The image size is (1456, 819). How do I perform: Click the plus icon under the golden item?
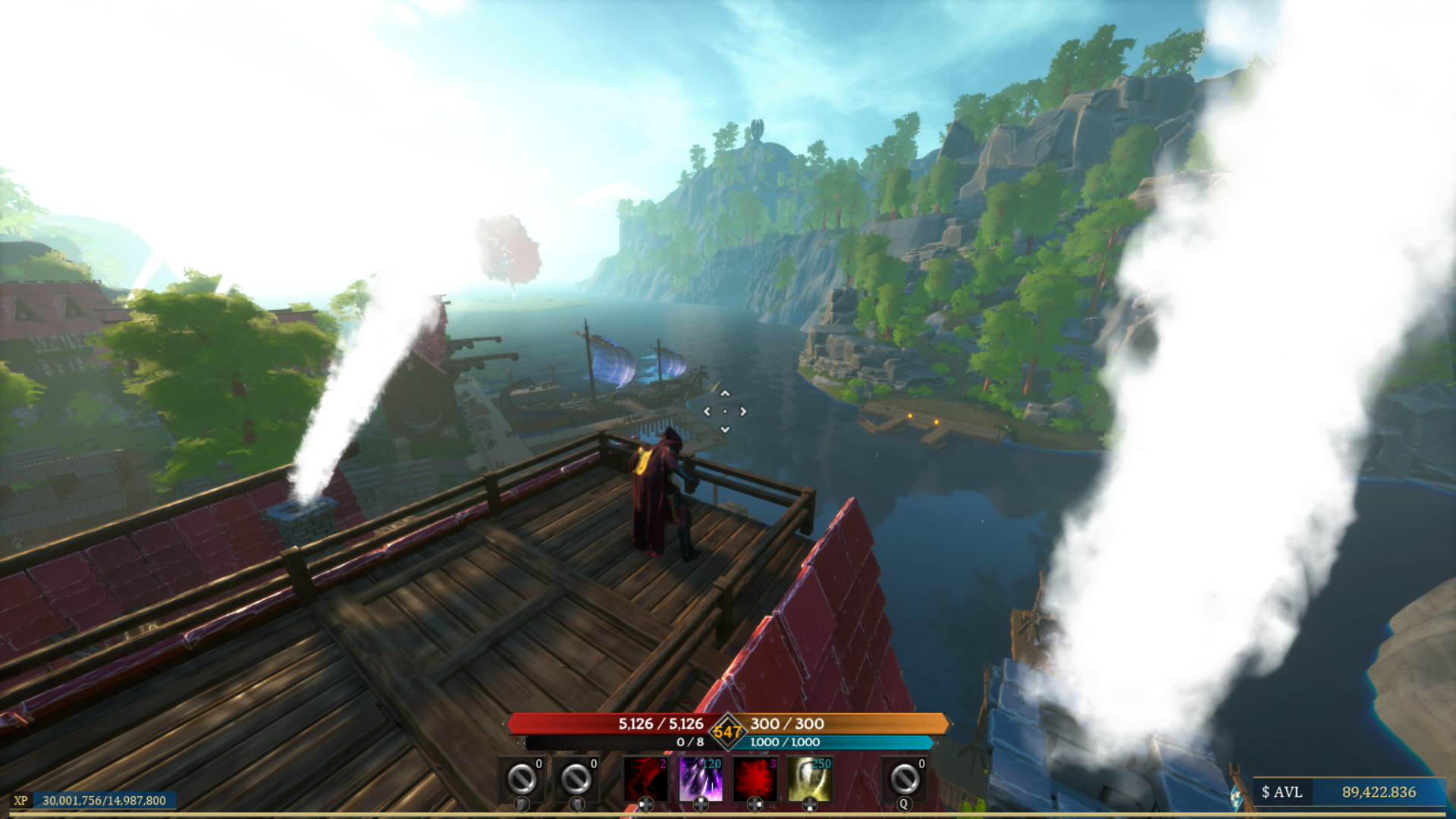coord(811,805)
